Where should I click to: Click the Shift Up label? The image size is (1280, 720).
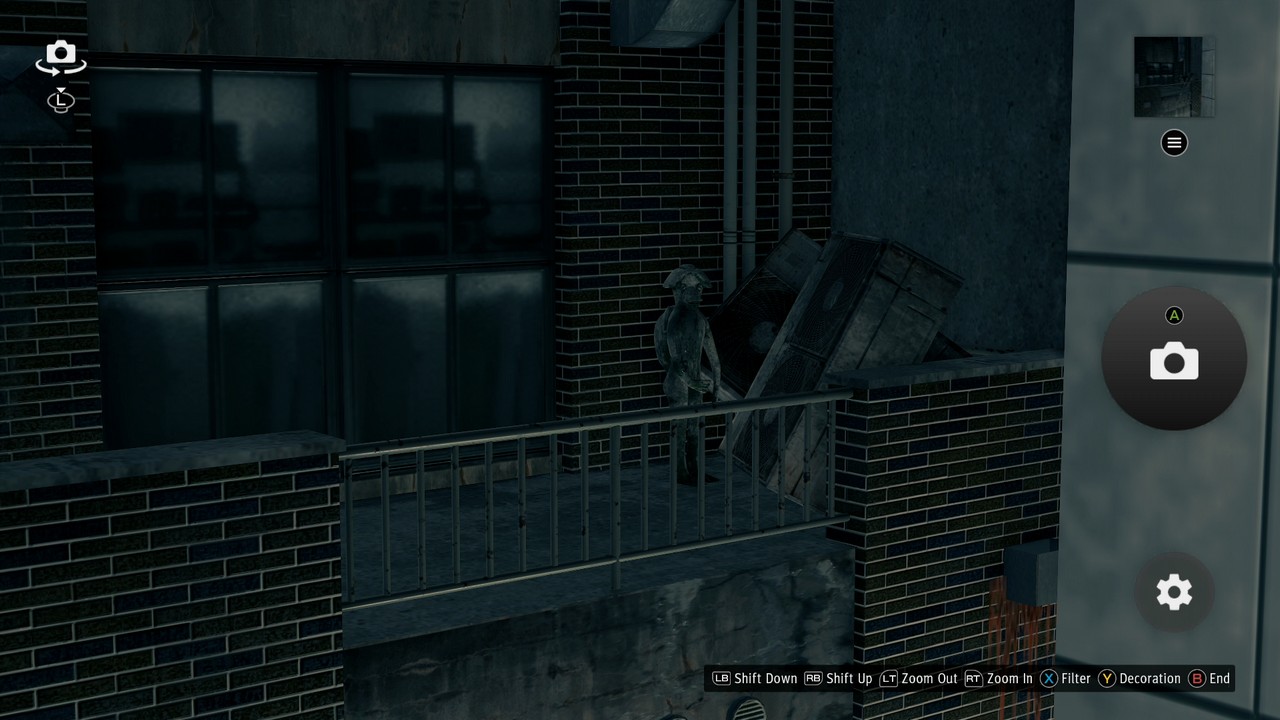click(x=848, y=678)
